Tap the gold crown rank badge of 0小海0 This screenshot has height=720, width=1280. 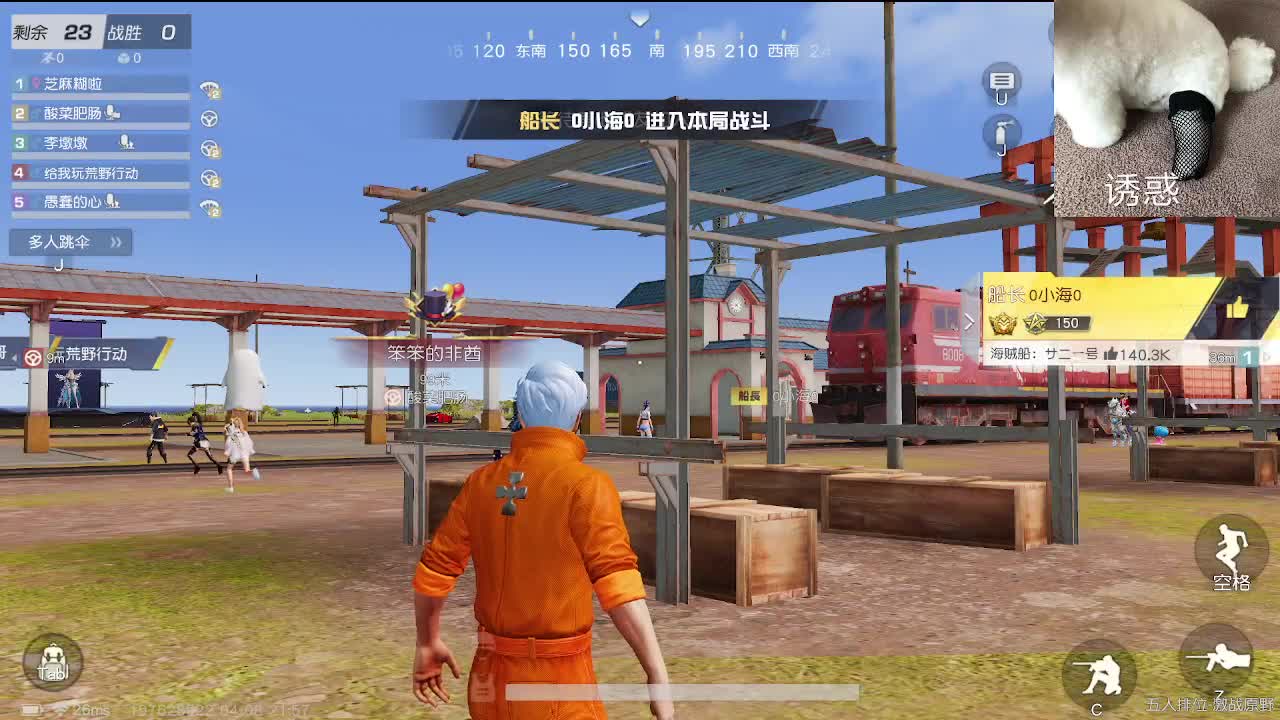(x=1004, y=323)
